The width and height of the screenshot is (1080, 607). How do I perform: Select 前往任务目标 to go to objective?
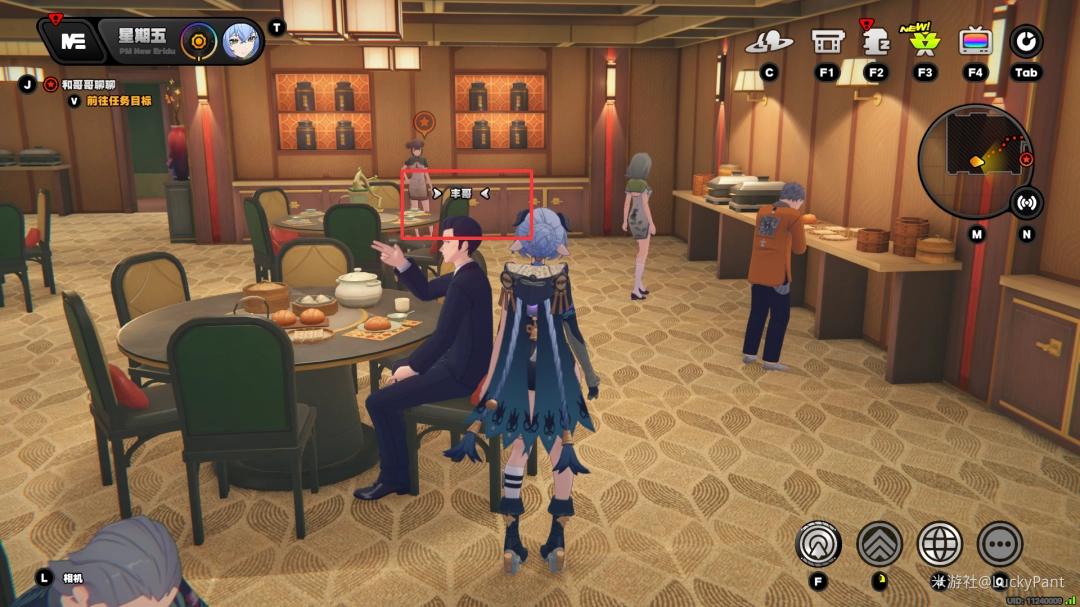(x=118, y=100)
